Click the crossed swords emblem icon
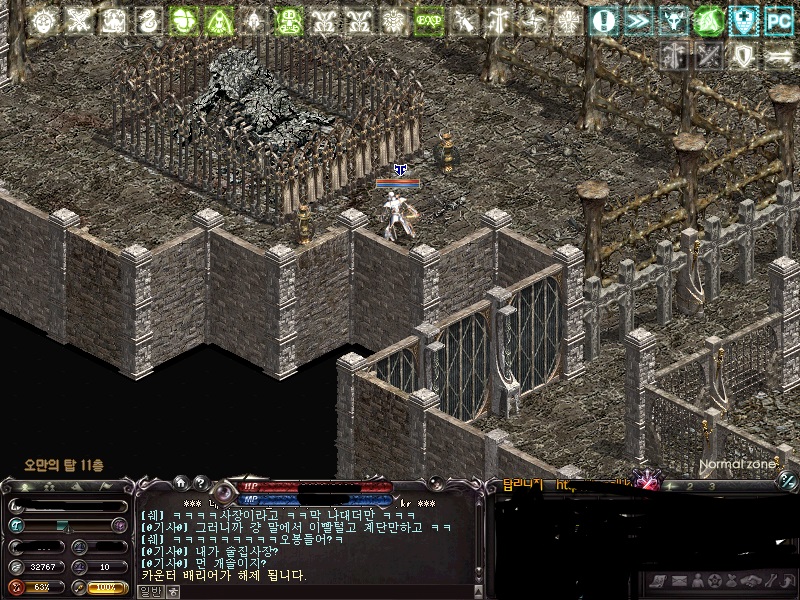Viewport: 800px width, 600px height. click(648, 481)
